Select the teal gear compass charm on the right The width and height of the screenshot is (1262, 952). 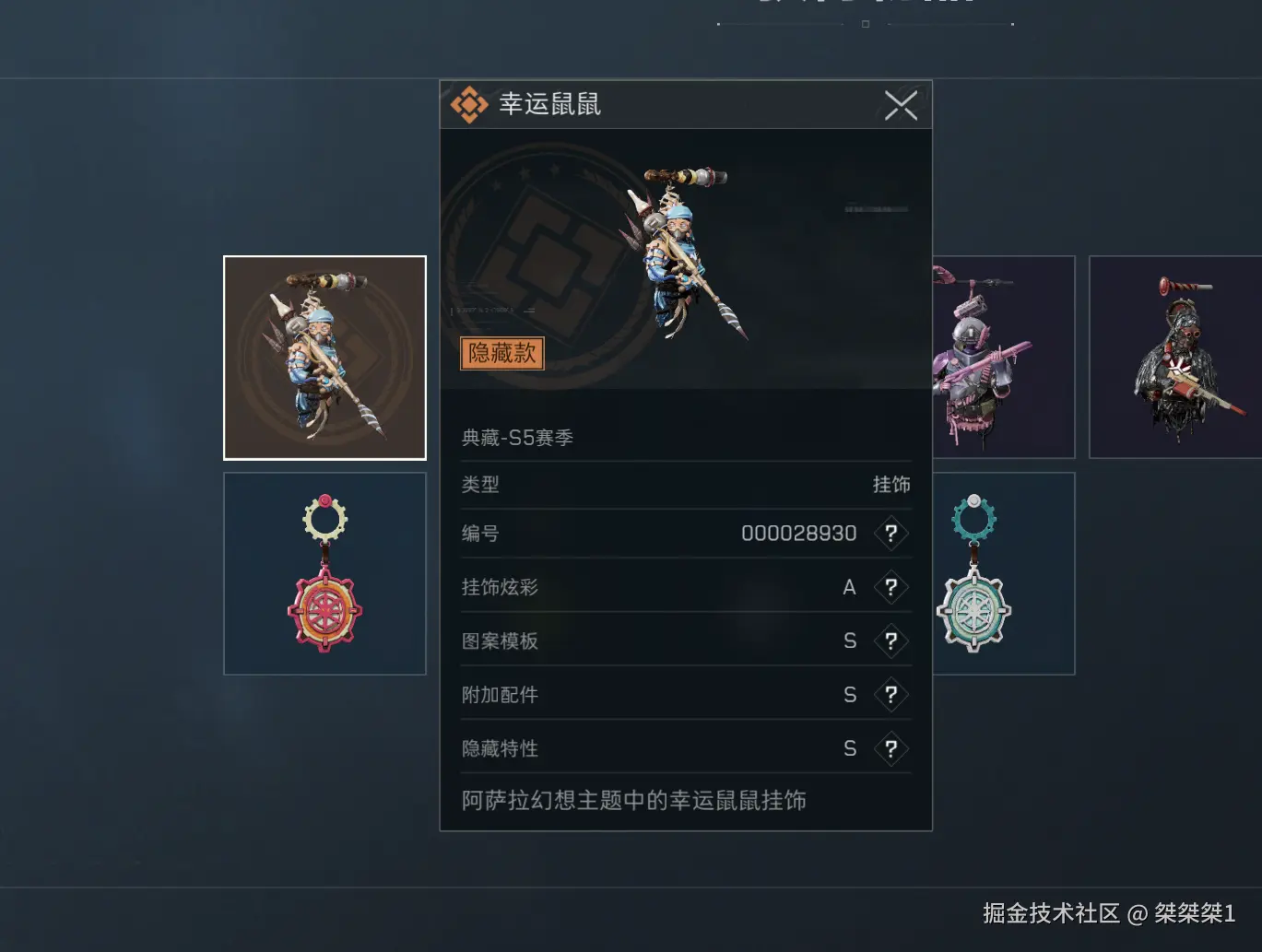pos(973,572)
